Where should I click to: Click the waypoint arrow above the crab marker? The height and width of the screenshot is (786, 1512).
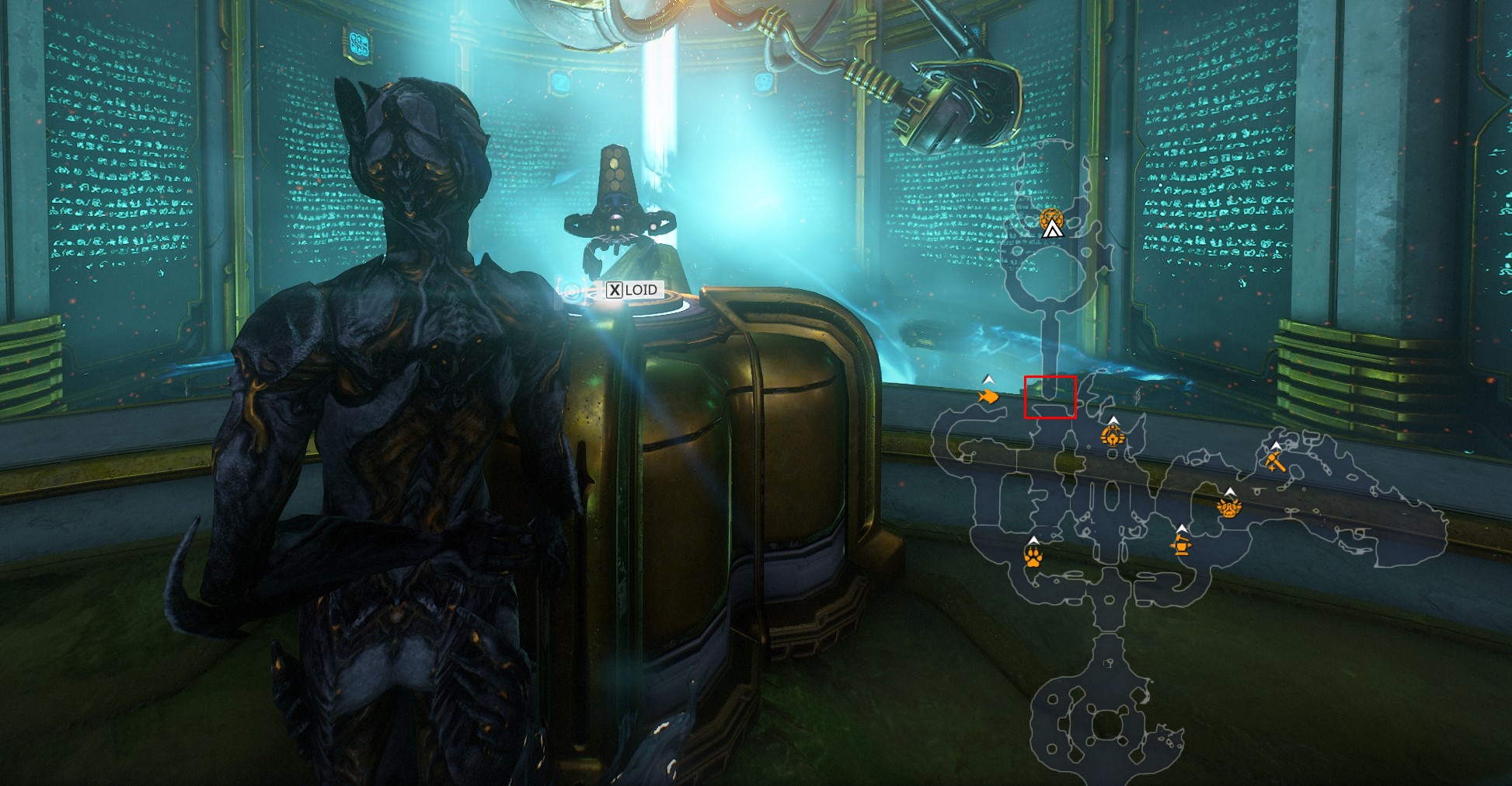[x=1230, y=492]
